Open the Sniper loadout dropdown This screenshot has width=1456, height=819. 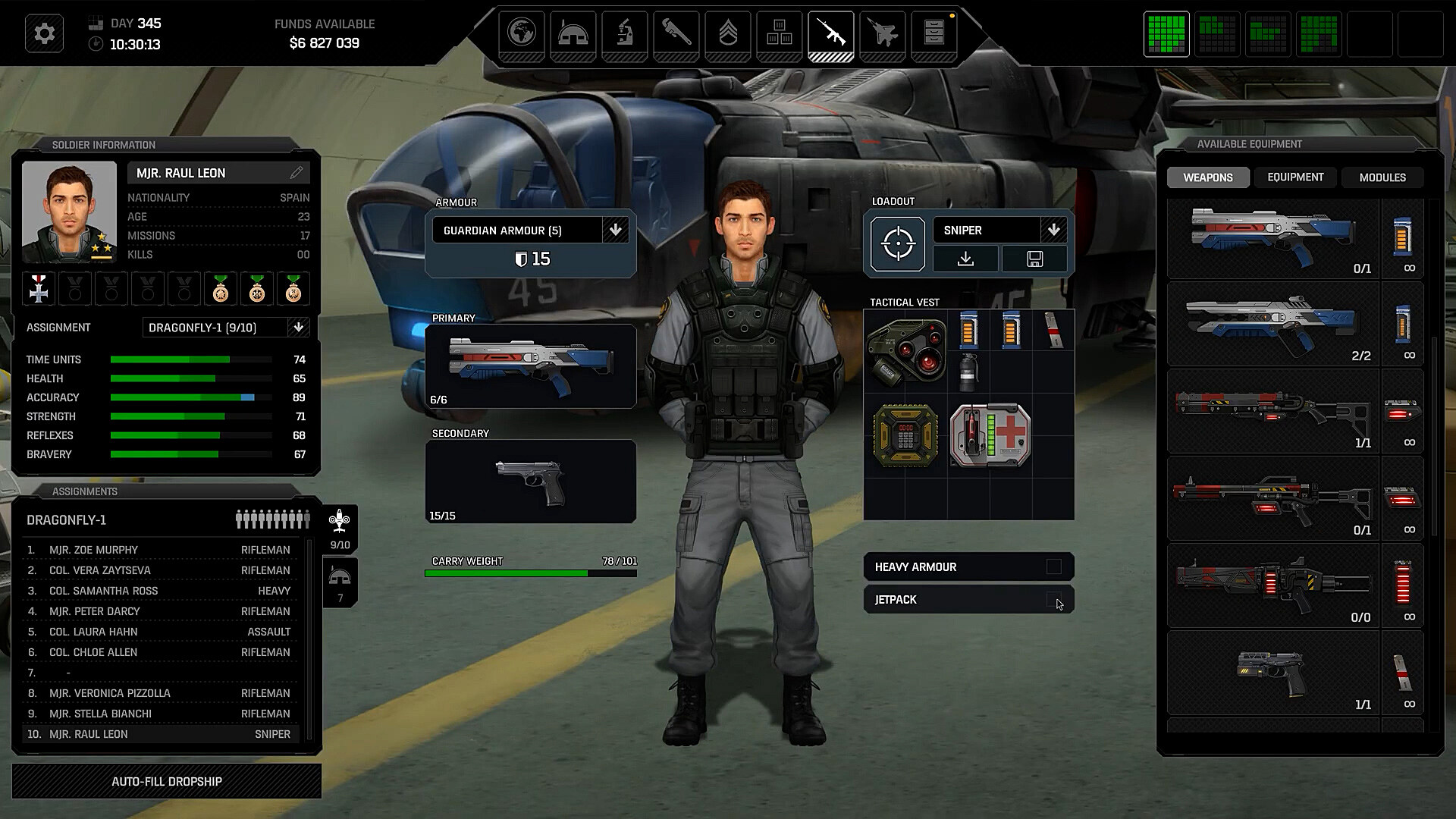[x=1053, y=230]
